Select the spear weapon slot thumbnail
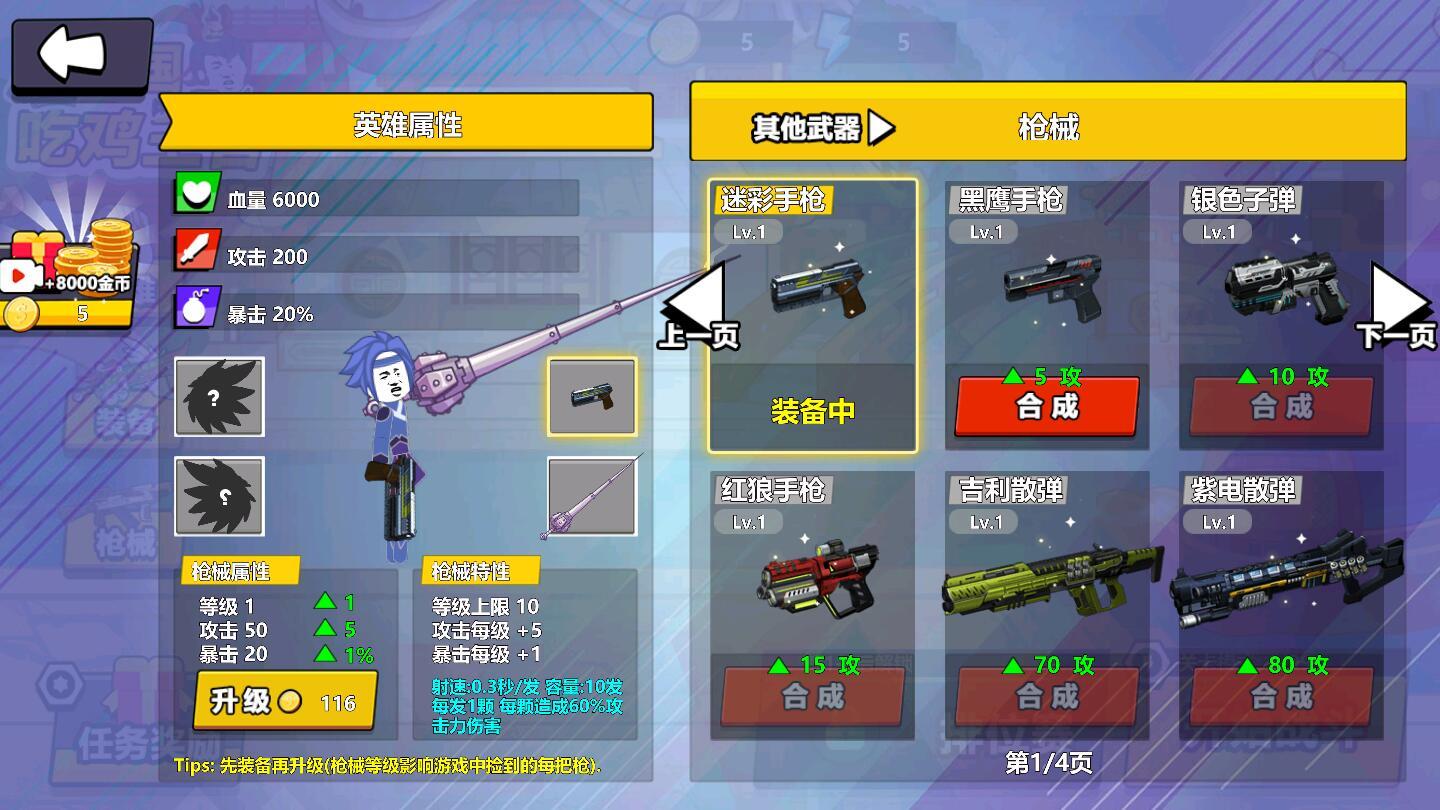This screenshot has height=810, width=1440. [592, 498]
